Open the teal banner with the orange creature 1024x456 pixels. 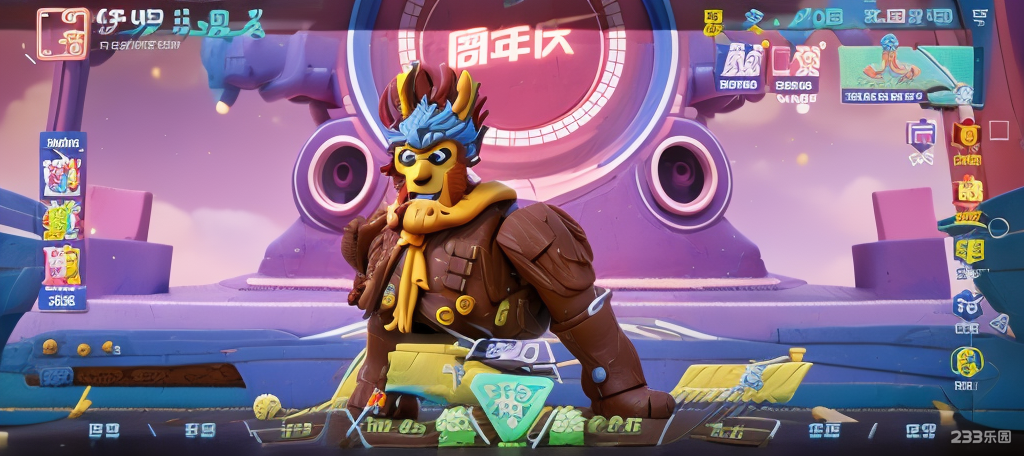(892, 70)
